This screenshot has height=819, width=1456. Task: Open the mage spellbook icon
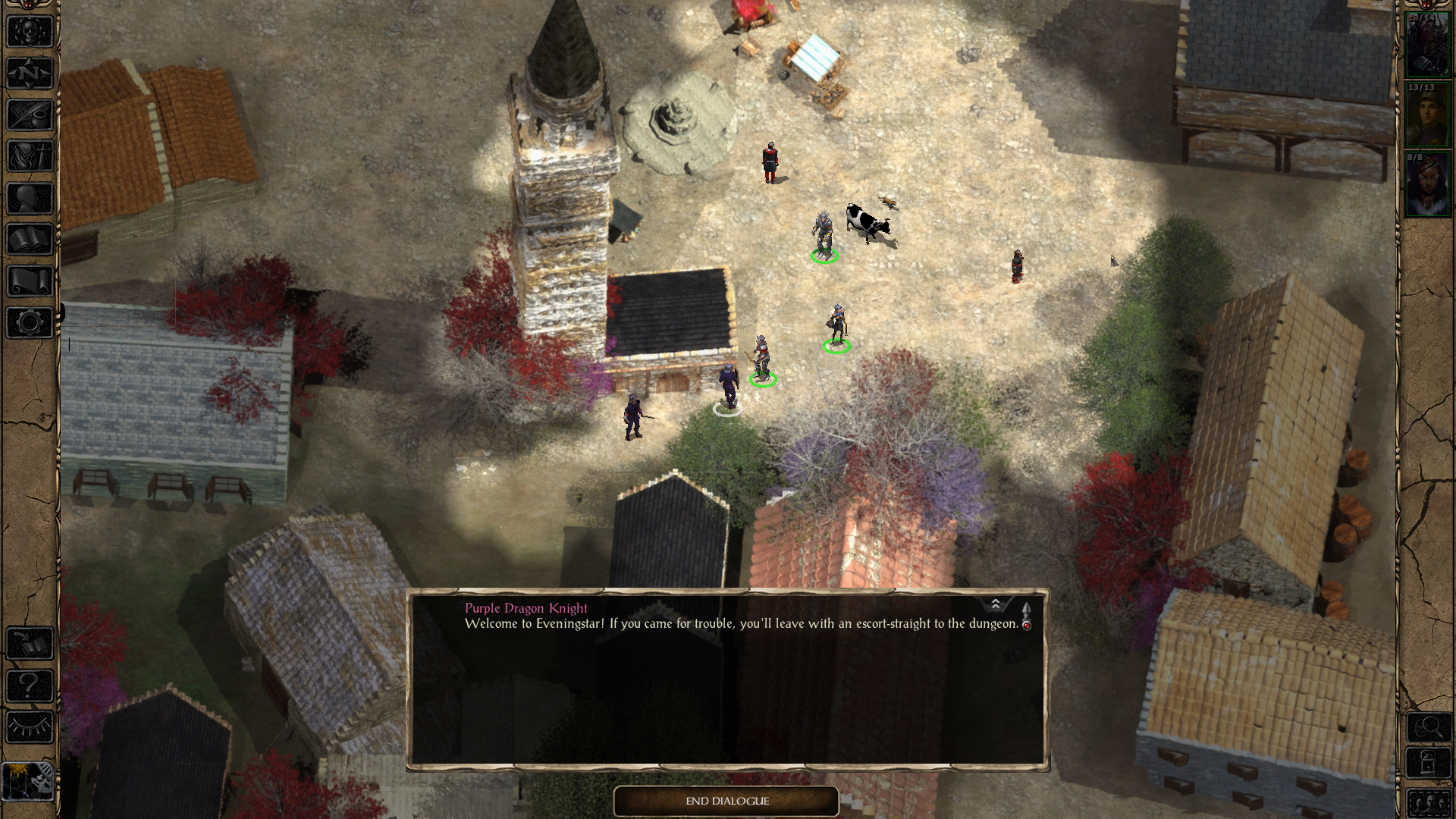[x=30, y=240]
